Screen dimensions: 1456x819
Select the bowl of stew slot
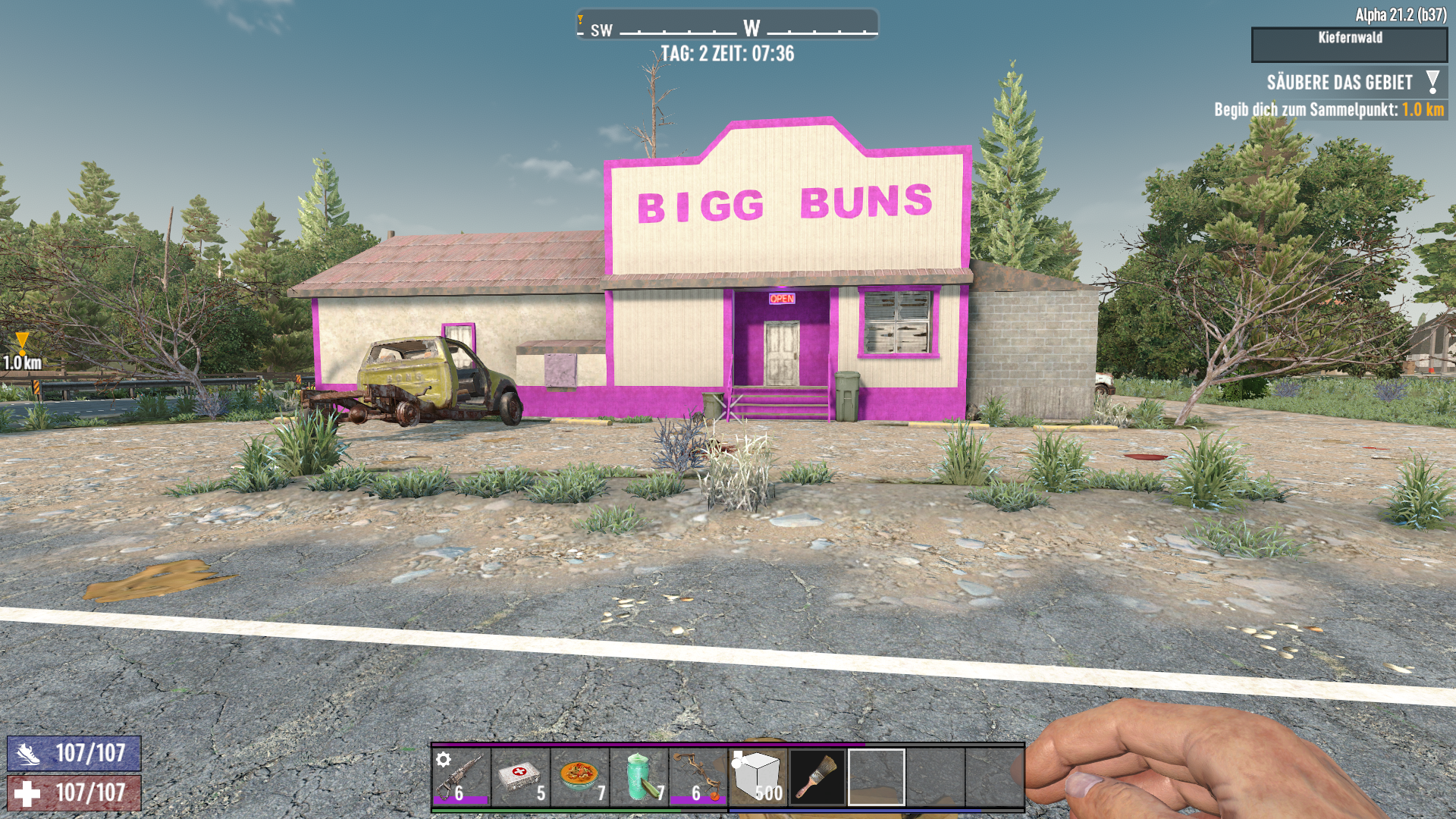580,777
